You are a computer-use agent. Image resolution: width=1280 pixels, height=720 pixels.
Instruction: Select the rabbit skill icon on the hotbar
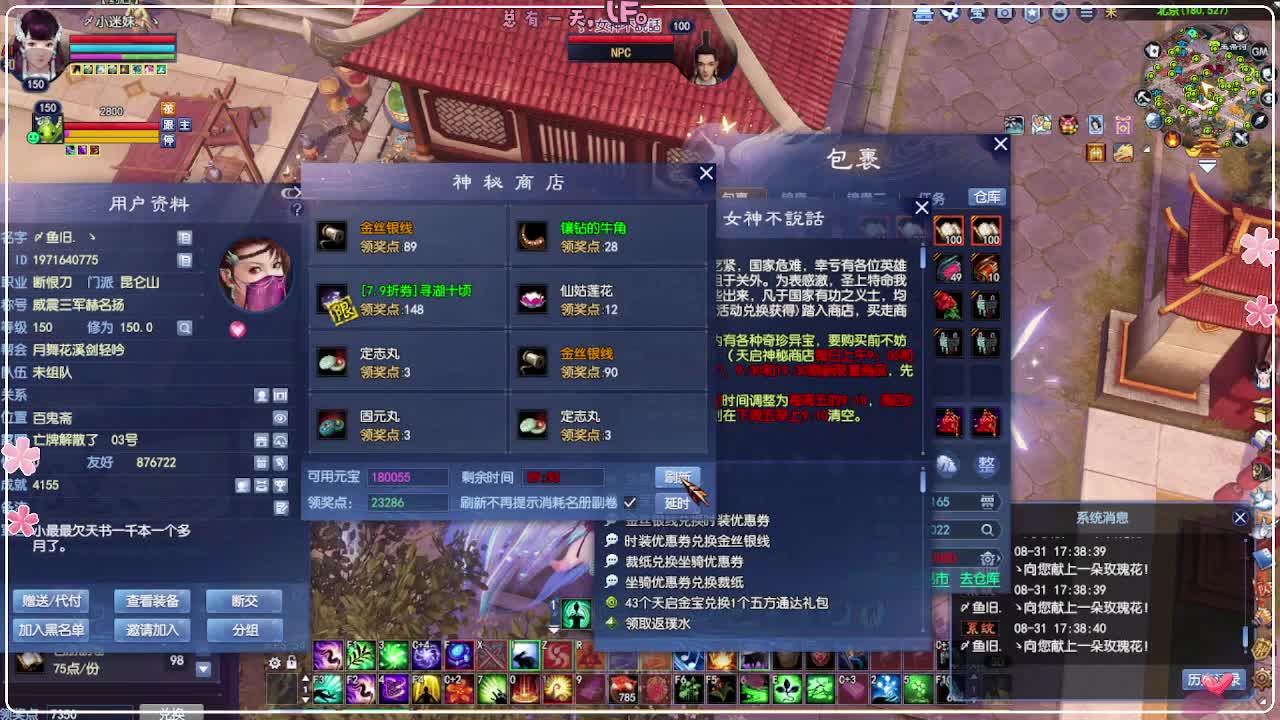pyautogui.click(x=524, y=657)
